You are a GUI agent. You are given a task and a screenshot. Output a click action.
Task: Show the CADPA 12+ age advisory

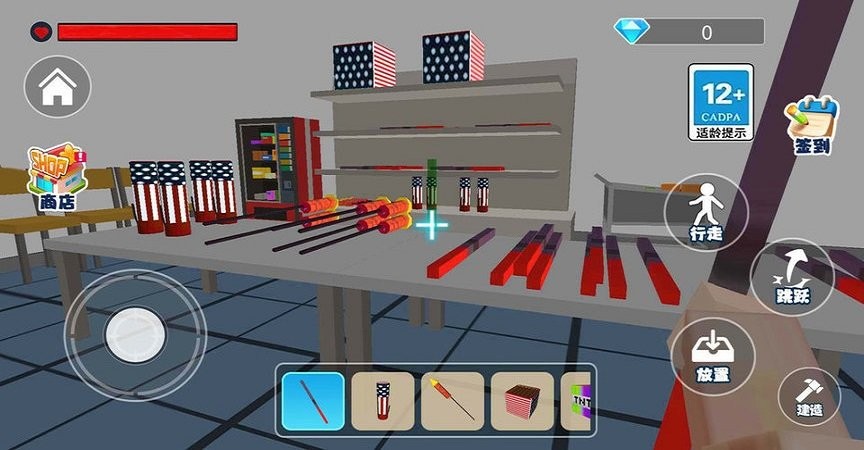click(x=720, y=102)
